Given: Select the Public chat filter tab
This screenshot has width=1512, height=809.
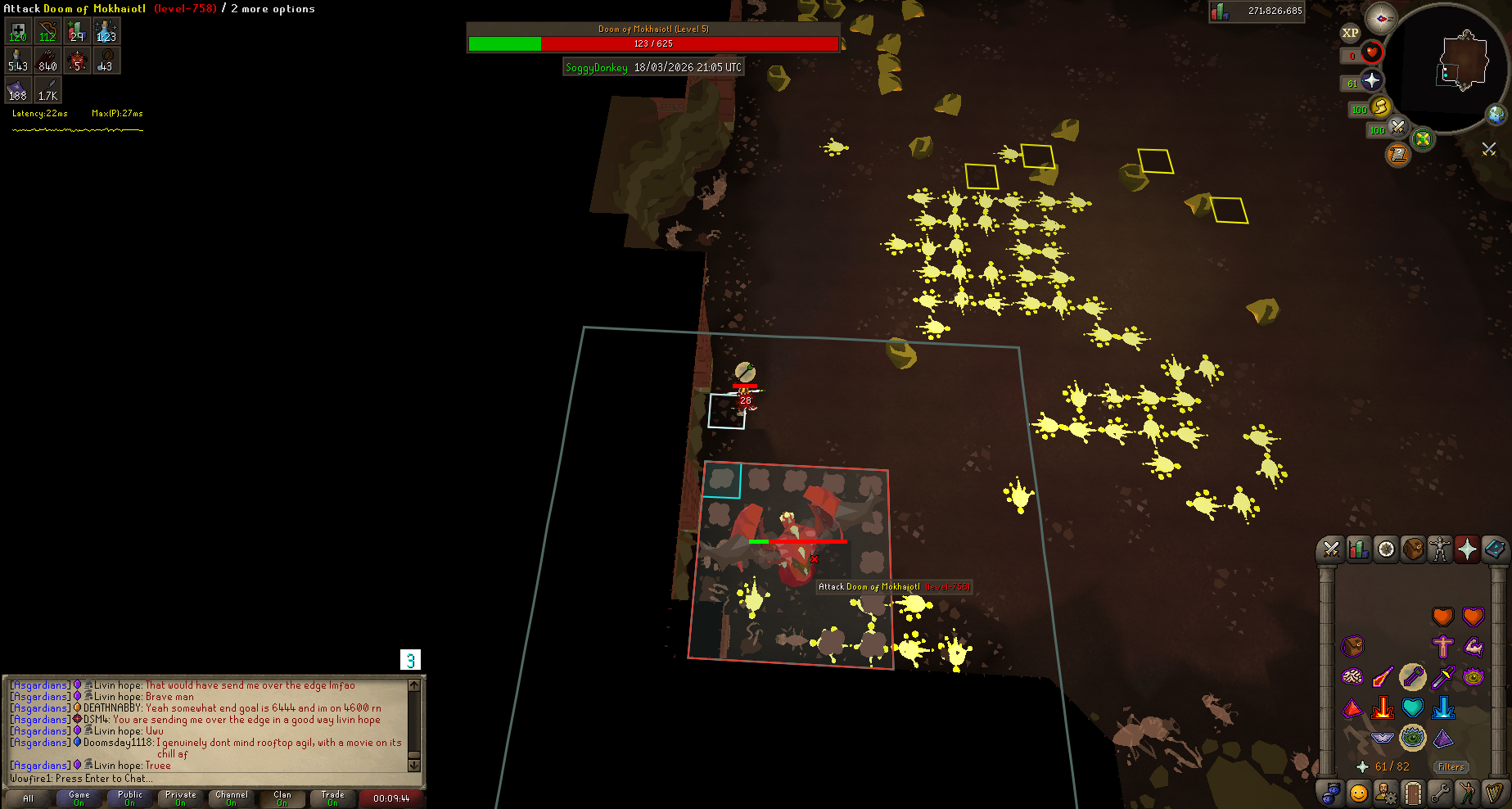Looking at the screenshot, I should coord(129,798).
